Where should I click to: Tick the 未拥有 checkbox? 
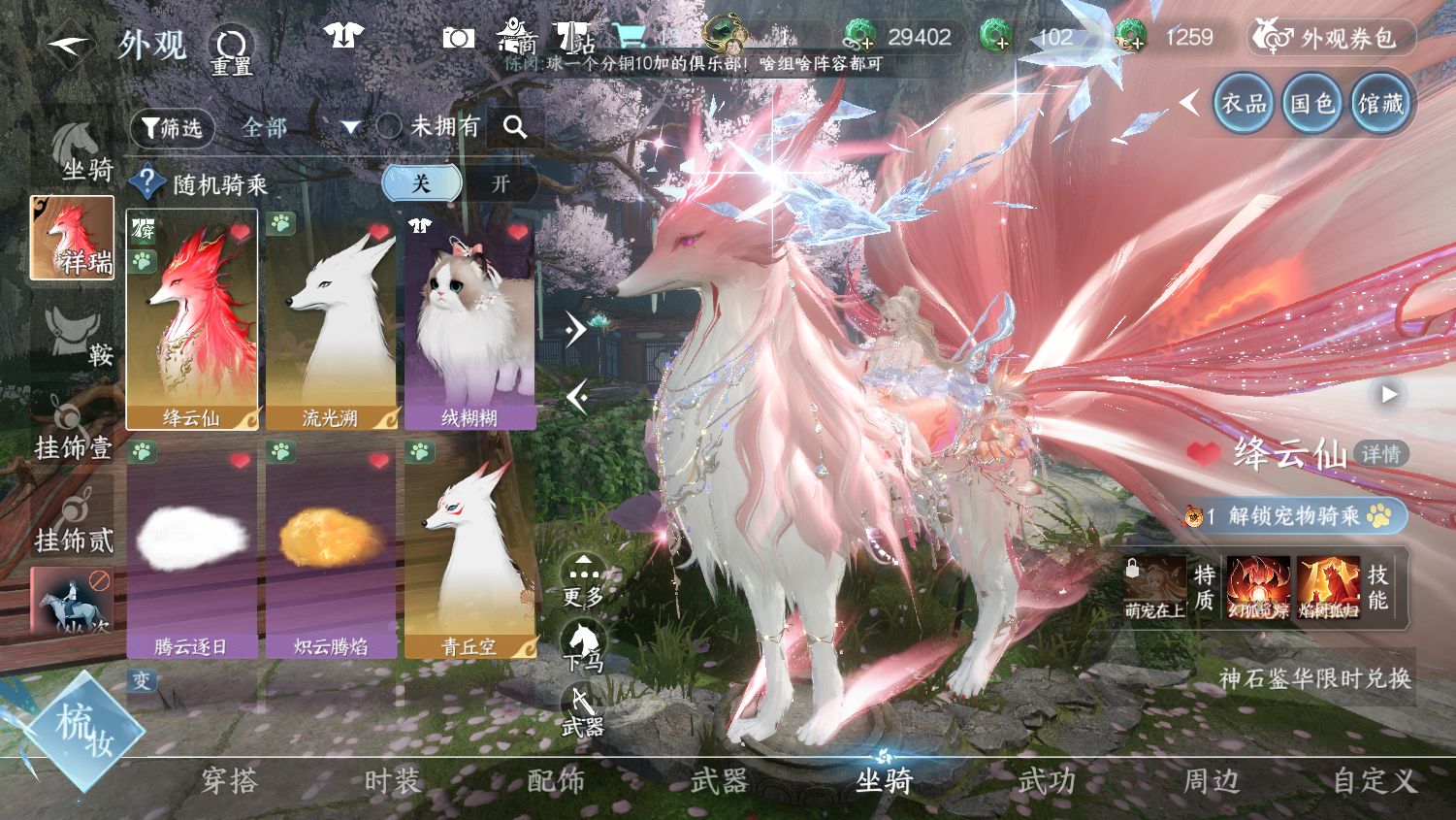click(389, 127)
